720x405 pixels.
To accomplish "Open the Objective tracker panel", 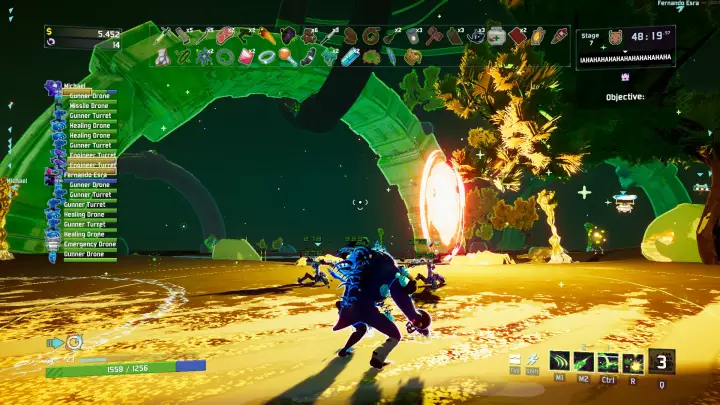I will (625, 97).
